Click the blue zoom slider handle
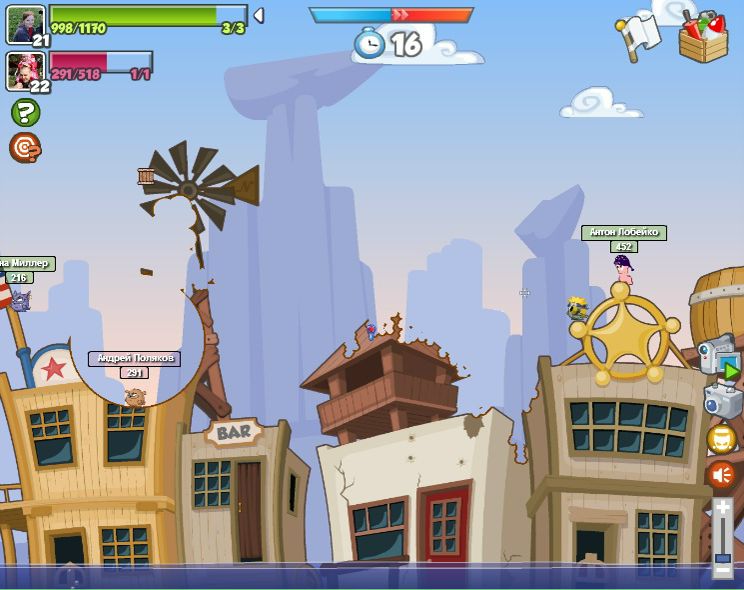Image resolution: width=744 pixels, height=590 pixels. [x=722, y=557]
